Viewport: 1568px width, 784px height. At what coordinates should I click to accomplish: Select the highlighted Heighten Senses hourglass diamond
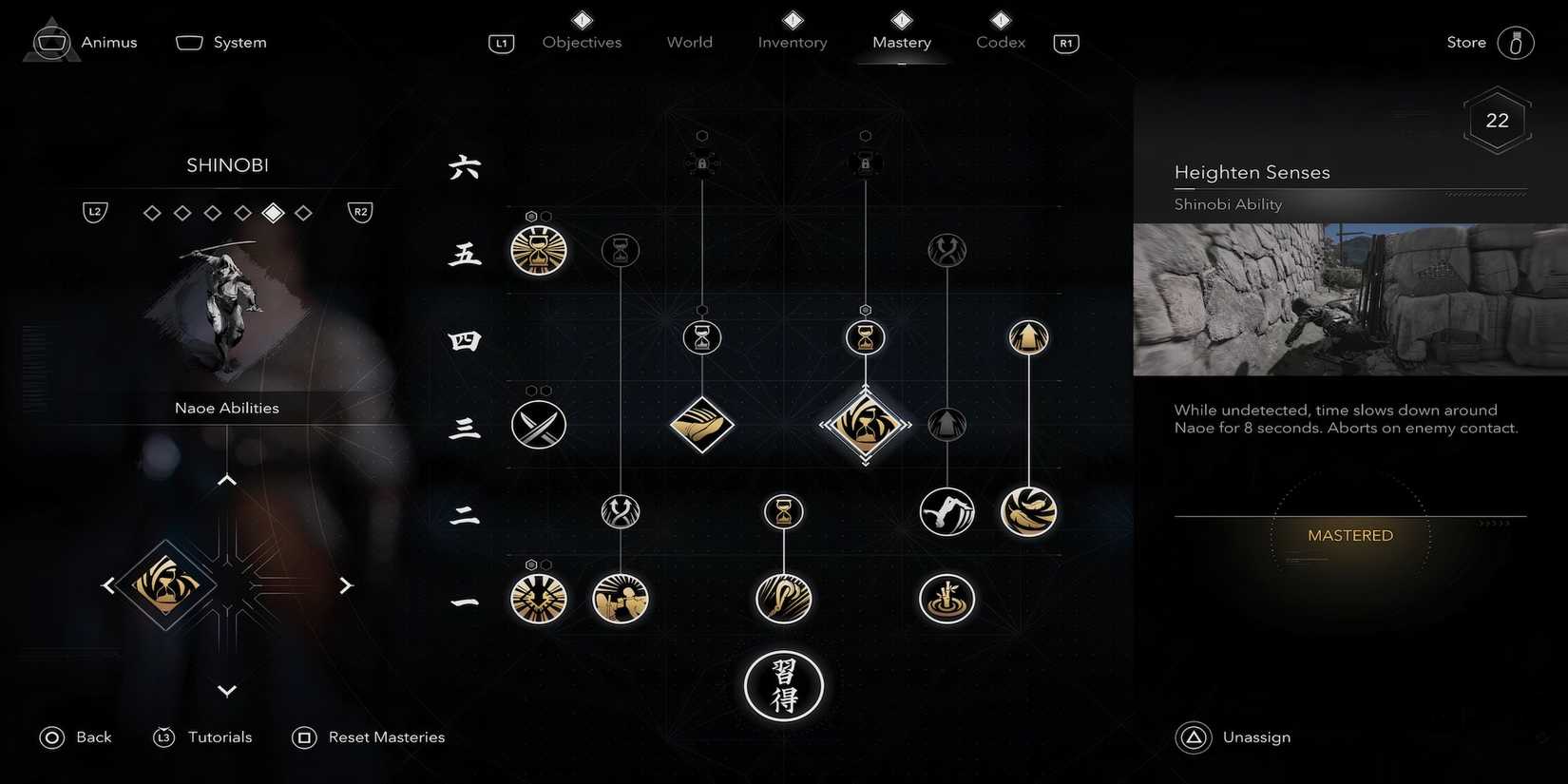[865, 425]
